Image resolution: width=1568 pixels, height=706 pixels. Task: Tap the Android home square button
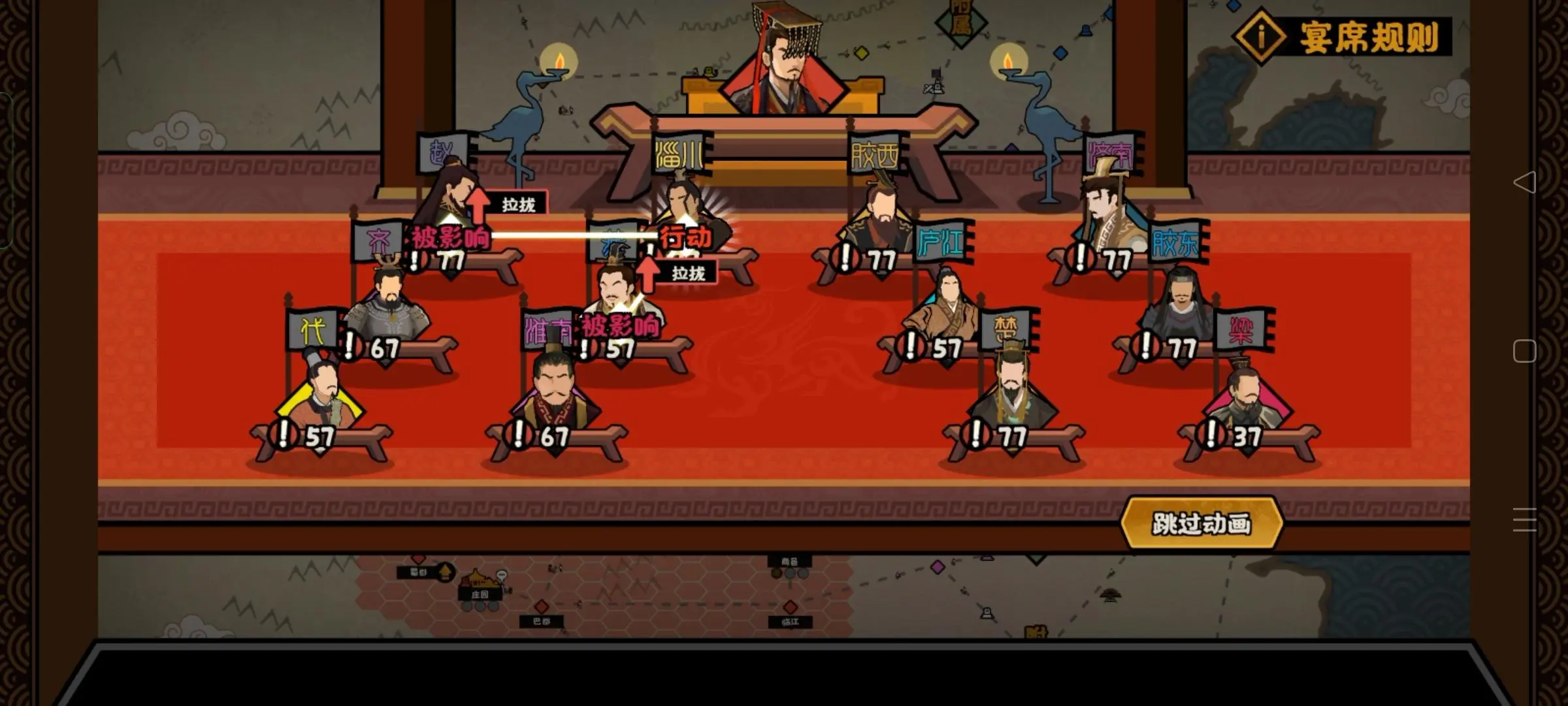click(1524, 351)
